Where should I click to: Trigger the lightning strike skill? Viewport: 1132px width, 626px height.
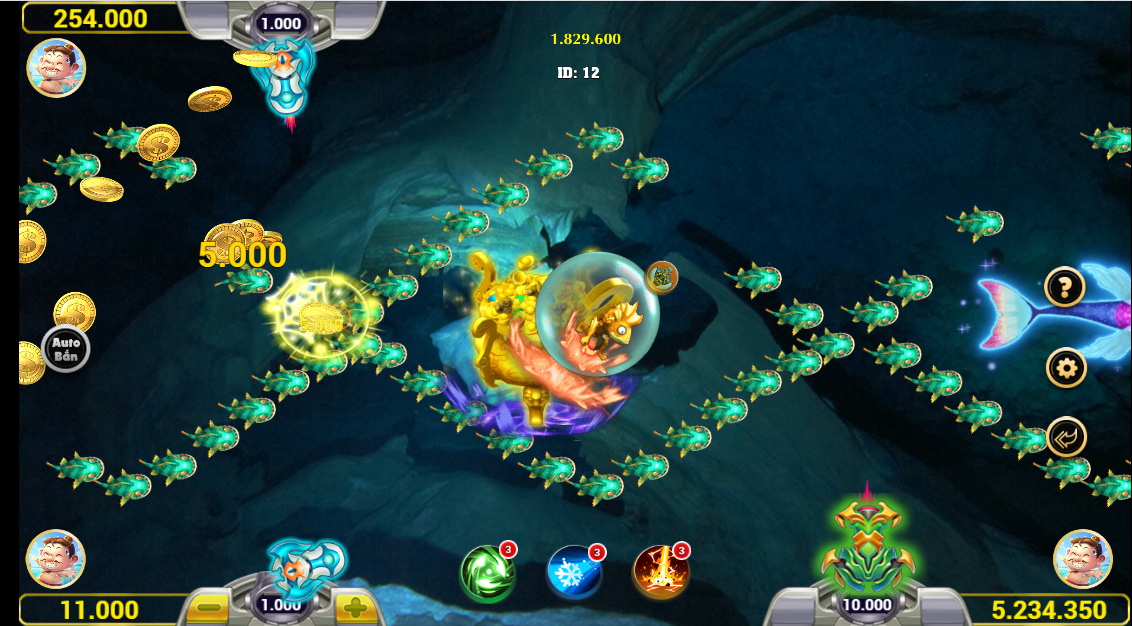tap(661, 573)
